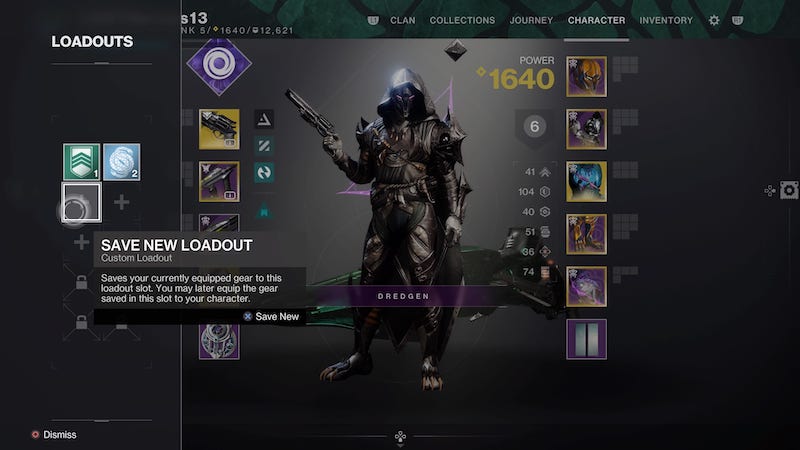This screenshot has width=800, height=450.
Task: Go to the Journey tab
Action: pyautogui.click(x=531, y=20)
